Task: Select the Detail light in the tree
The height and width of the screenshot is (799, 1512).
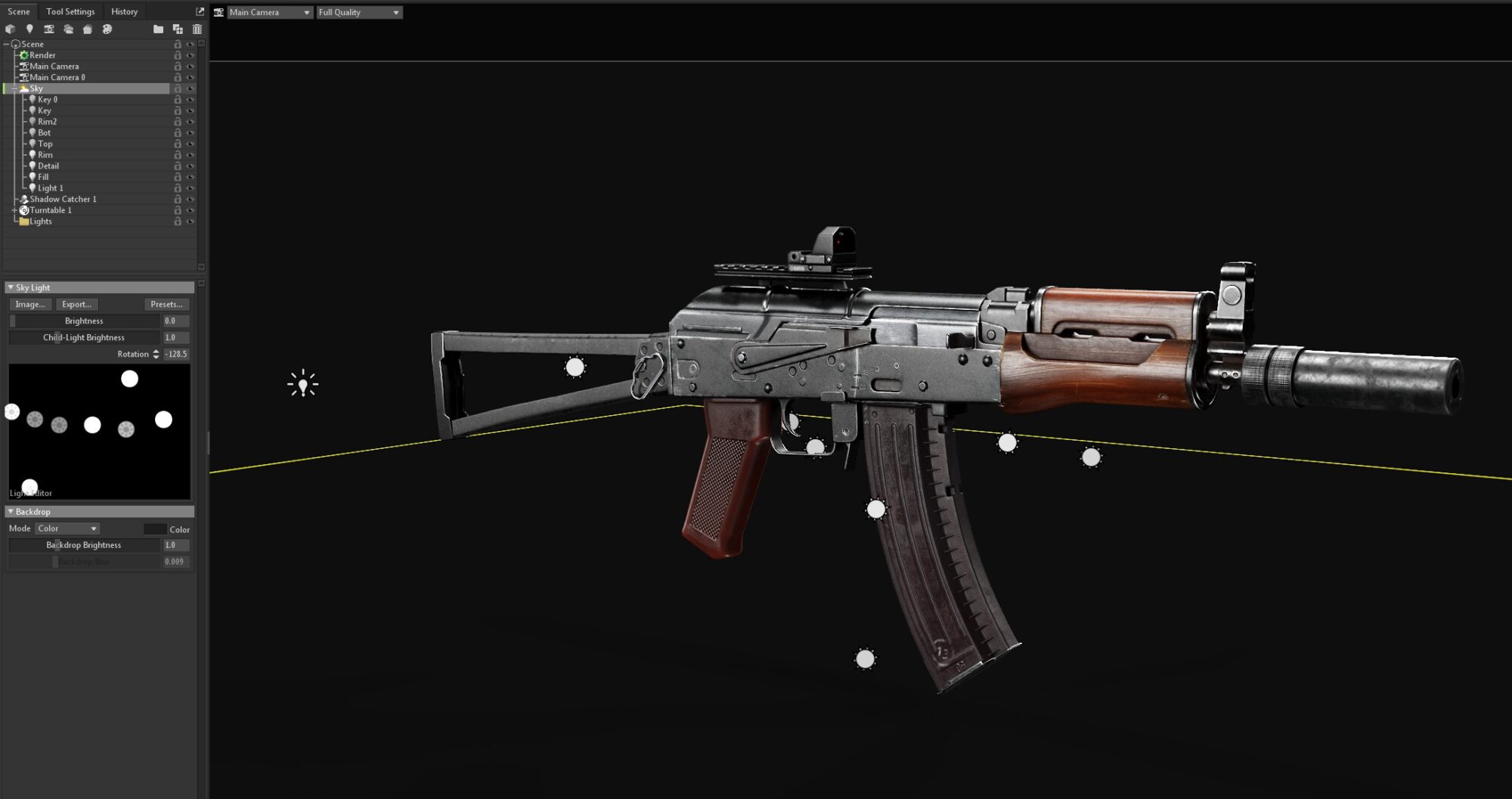Action: (48, 166)
